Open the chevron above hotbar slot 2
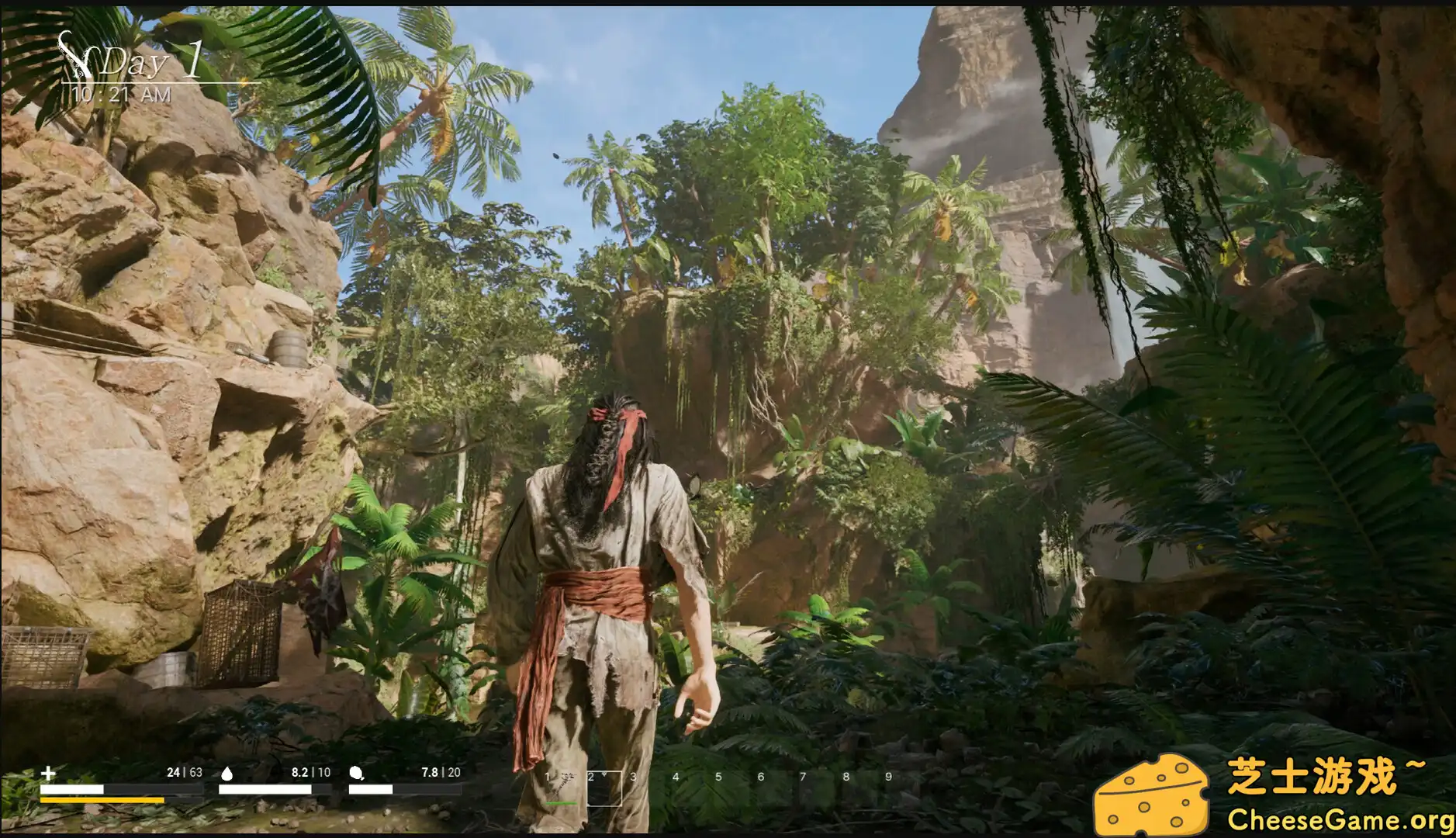1456x838 pixels. click(603, 774)
